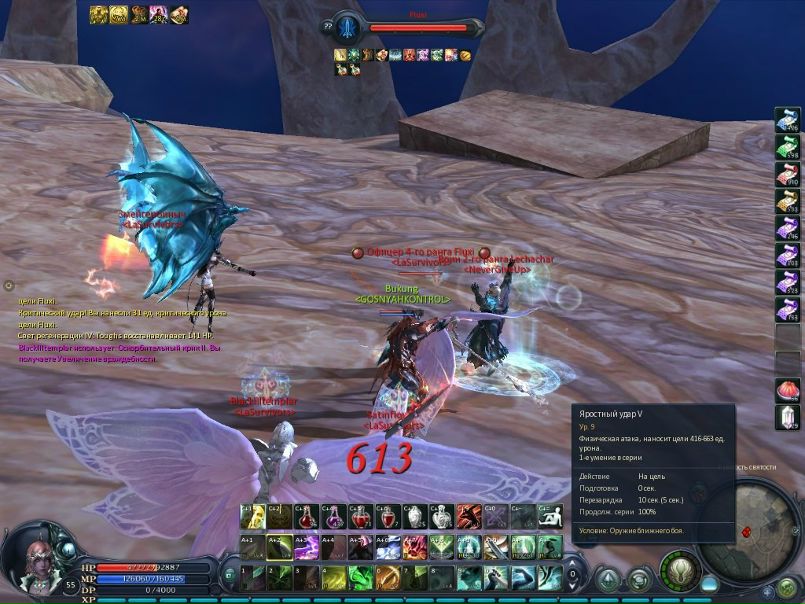Activate the purple lightning skill
The width and height of the screenshot is (805, 604).
[x=307, y=547]
